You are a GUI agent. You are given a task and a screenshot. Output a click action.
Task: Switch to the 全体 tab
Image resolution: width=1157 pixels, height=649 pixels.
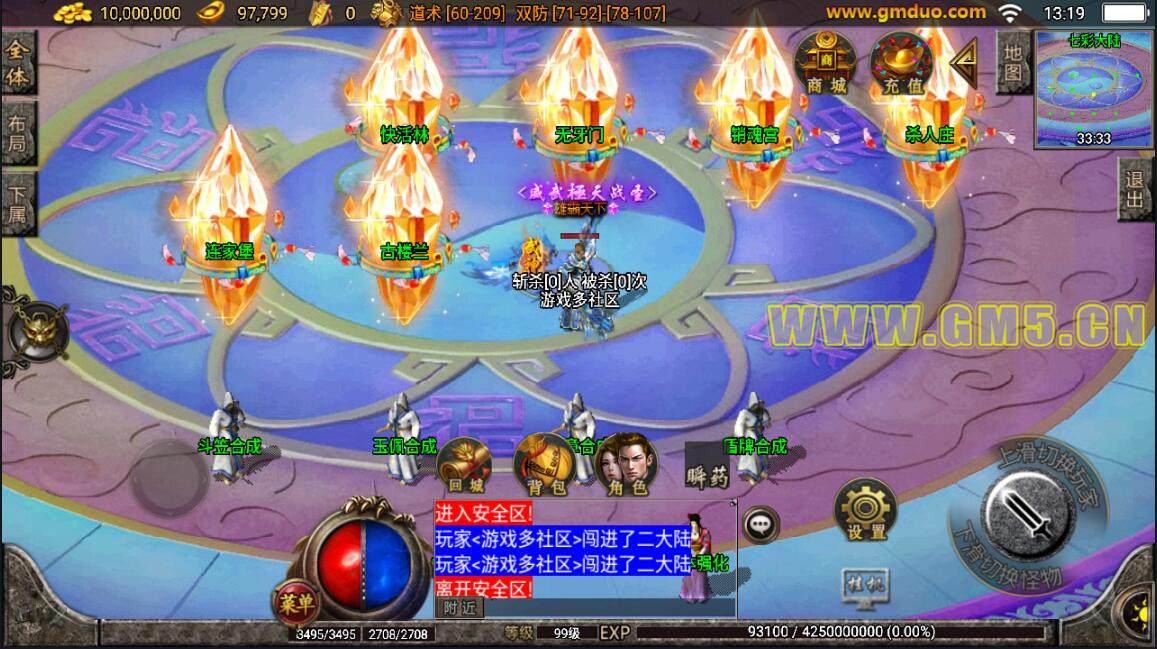point(18,63)
